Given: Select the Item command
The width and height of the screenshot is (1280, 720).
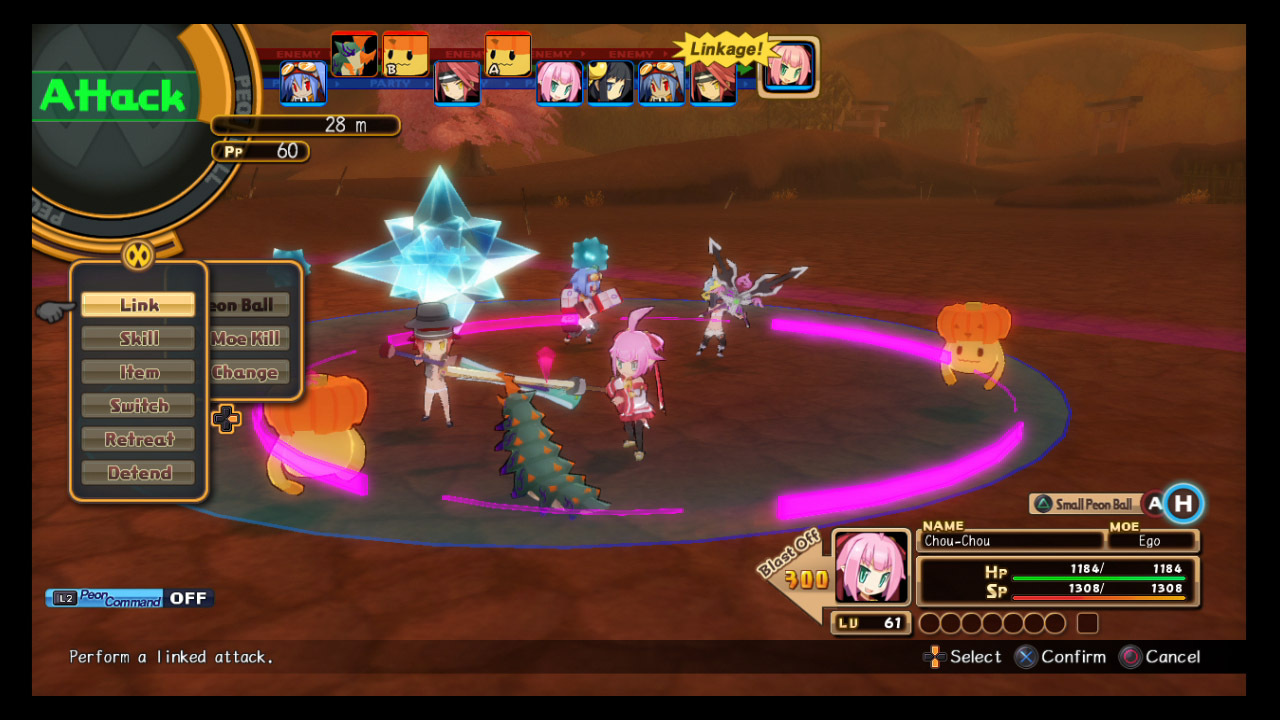Looking at the screenshot, I should point(138,372).
